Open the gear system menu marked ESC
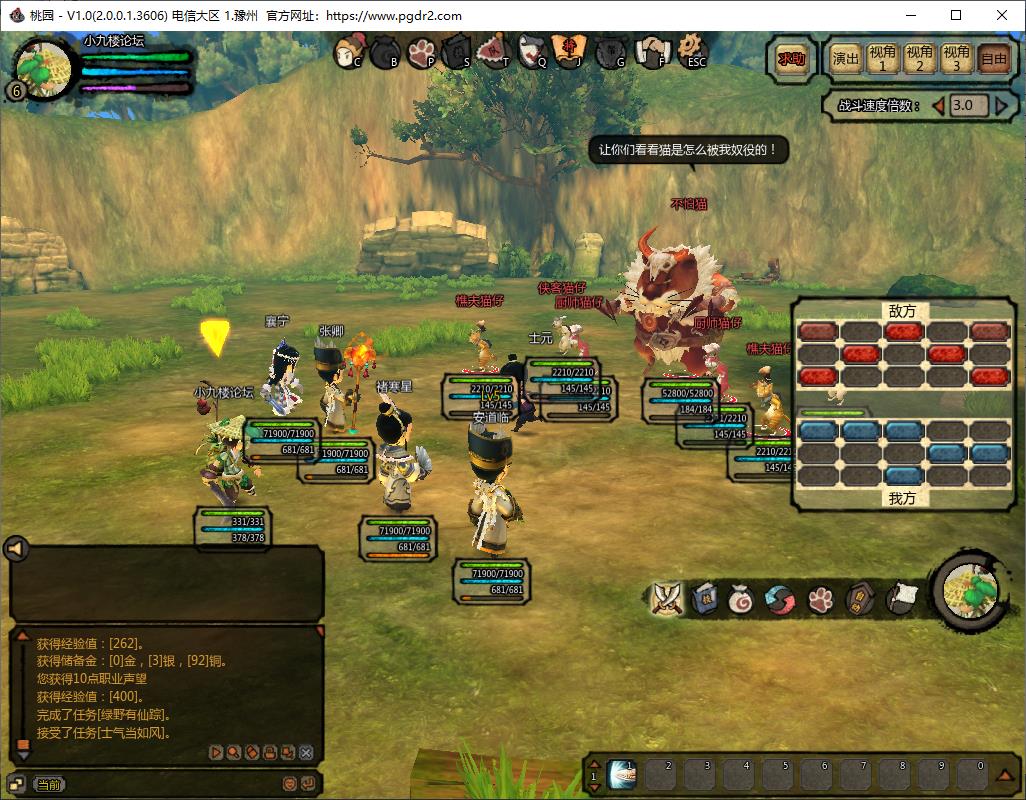The width and height of the screenshot is (1026, 800). (691, 51)
